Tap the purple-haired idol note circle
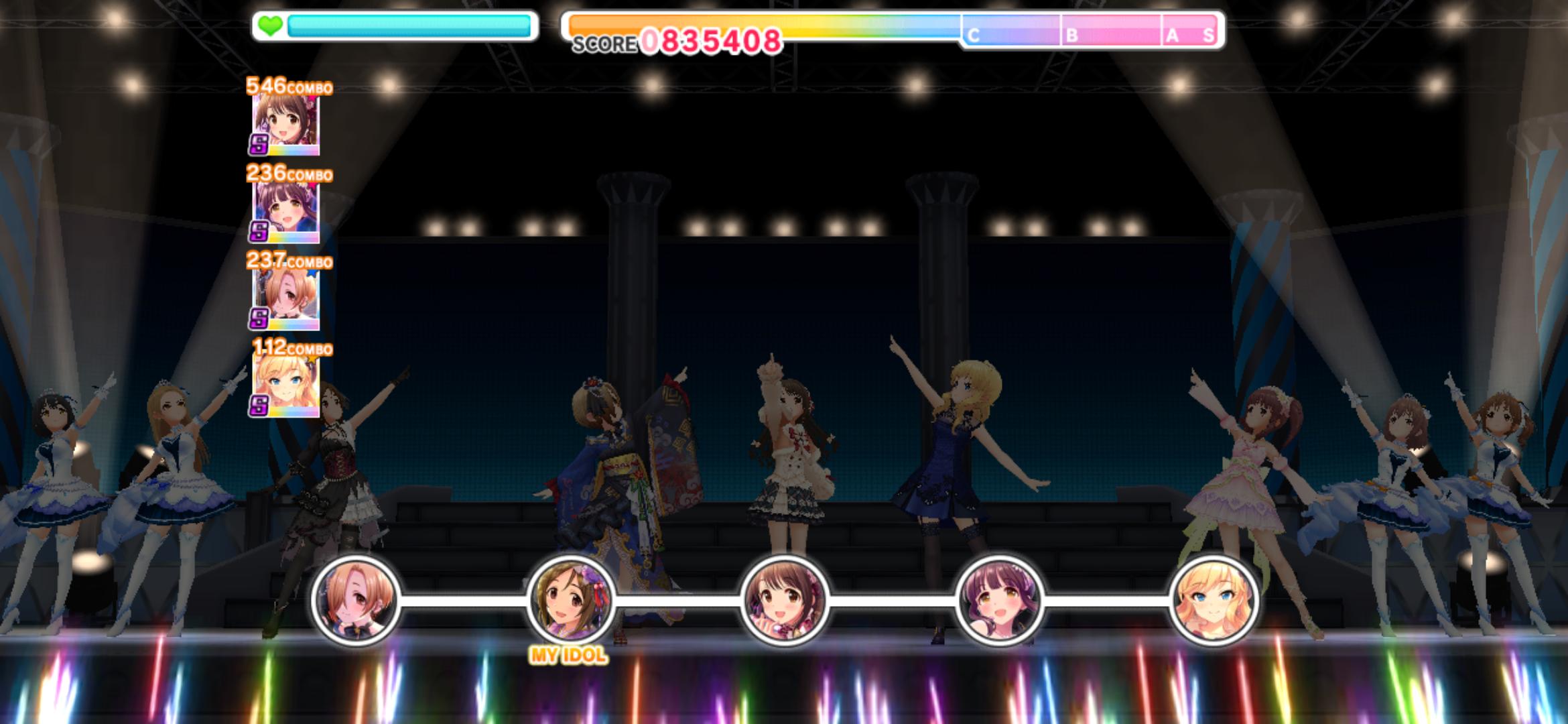This screenshot has width=1568, height=724. pyautogui.click(x=999, y=600)
